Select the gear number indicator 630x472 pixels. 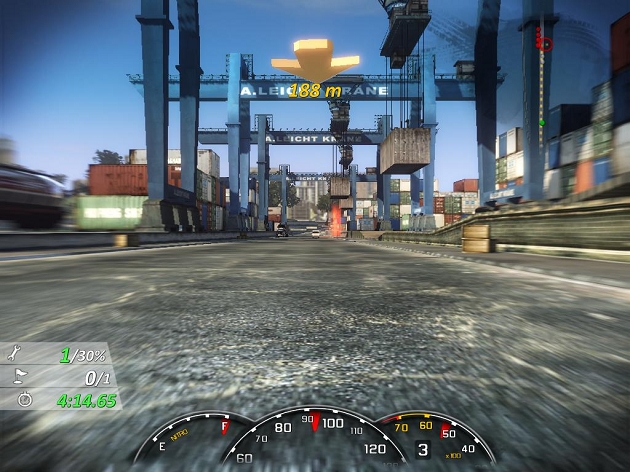(422, 451)
